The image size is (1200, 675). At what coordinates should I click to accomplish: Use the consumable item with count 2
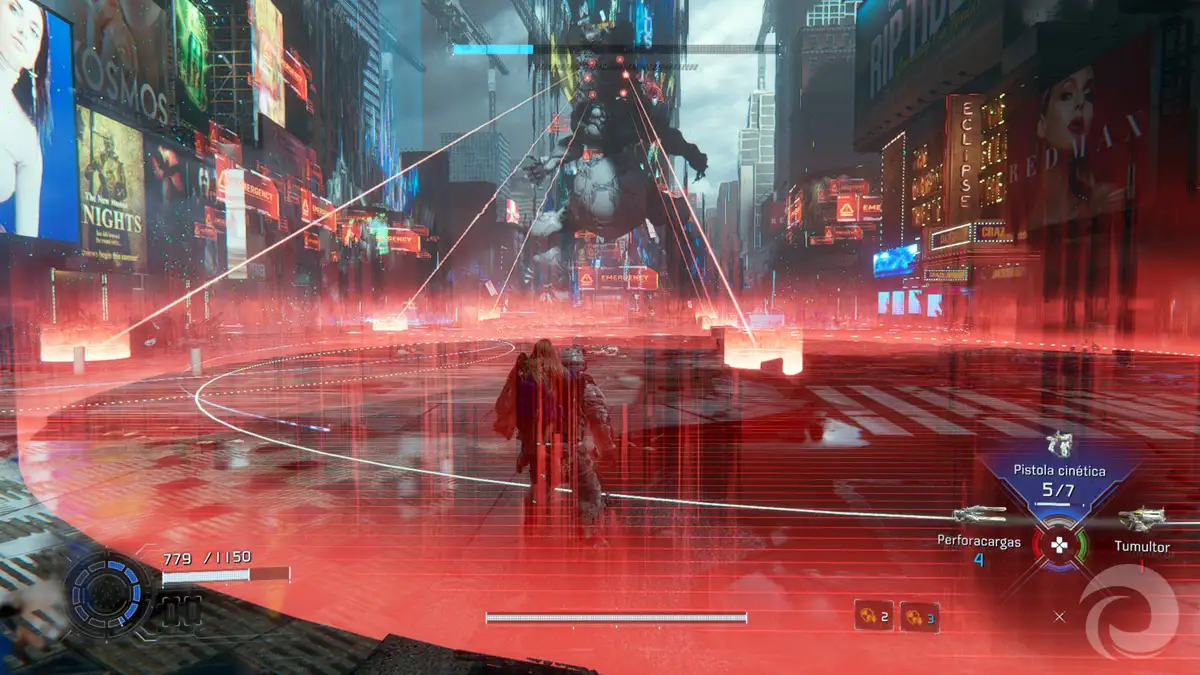point(873,615)
